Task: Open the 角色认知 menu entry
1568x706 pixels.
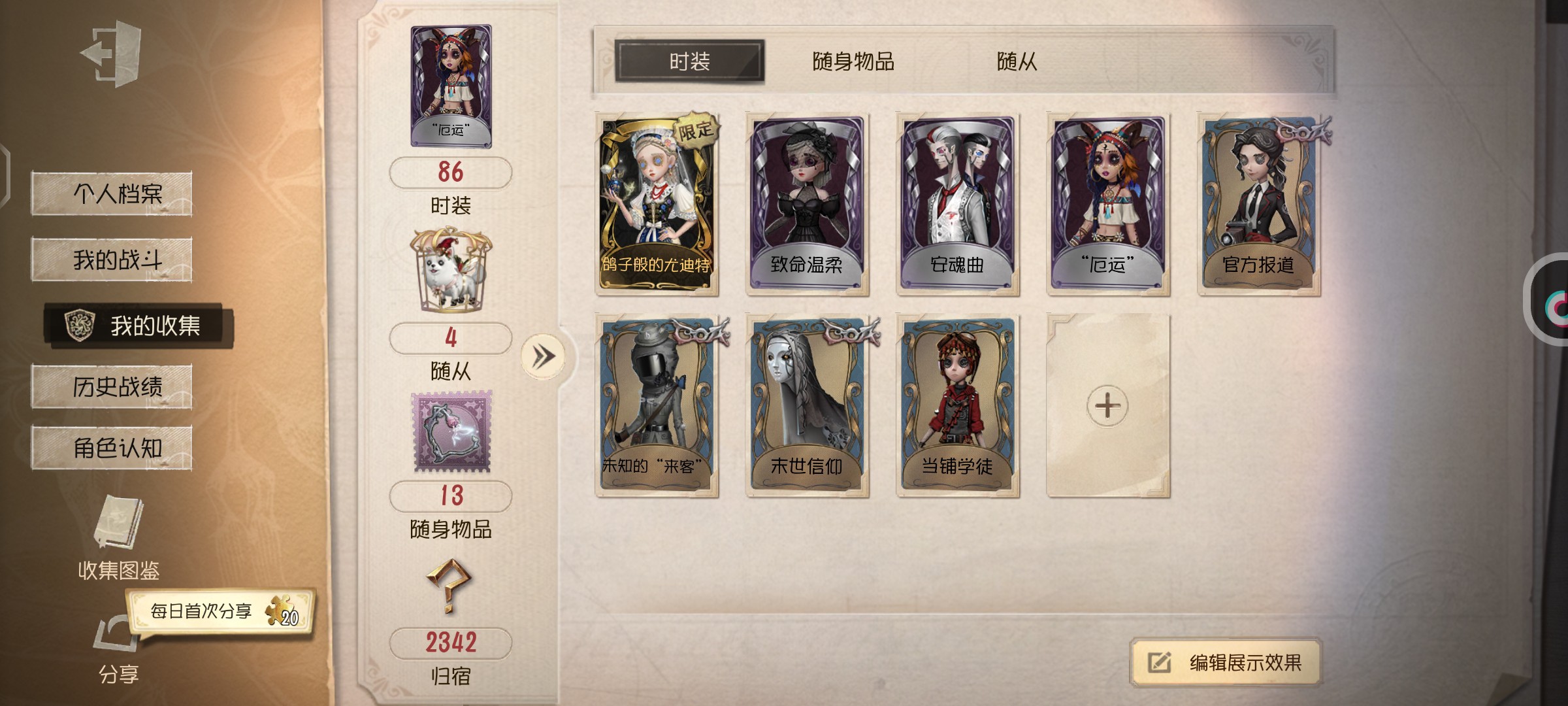Action: (112, 448)
